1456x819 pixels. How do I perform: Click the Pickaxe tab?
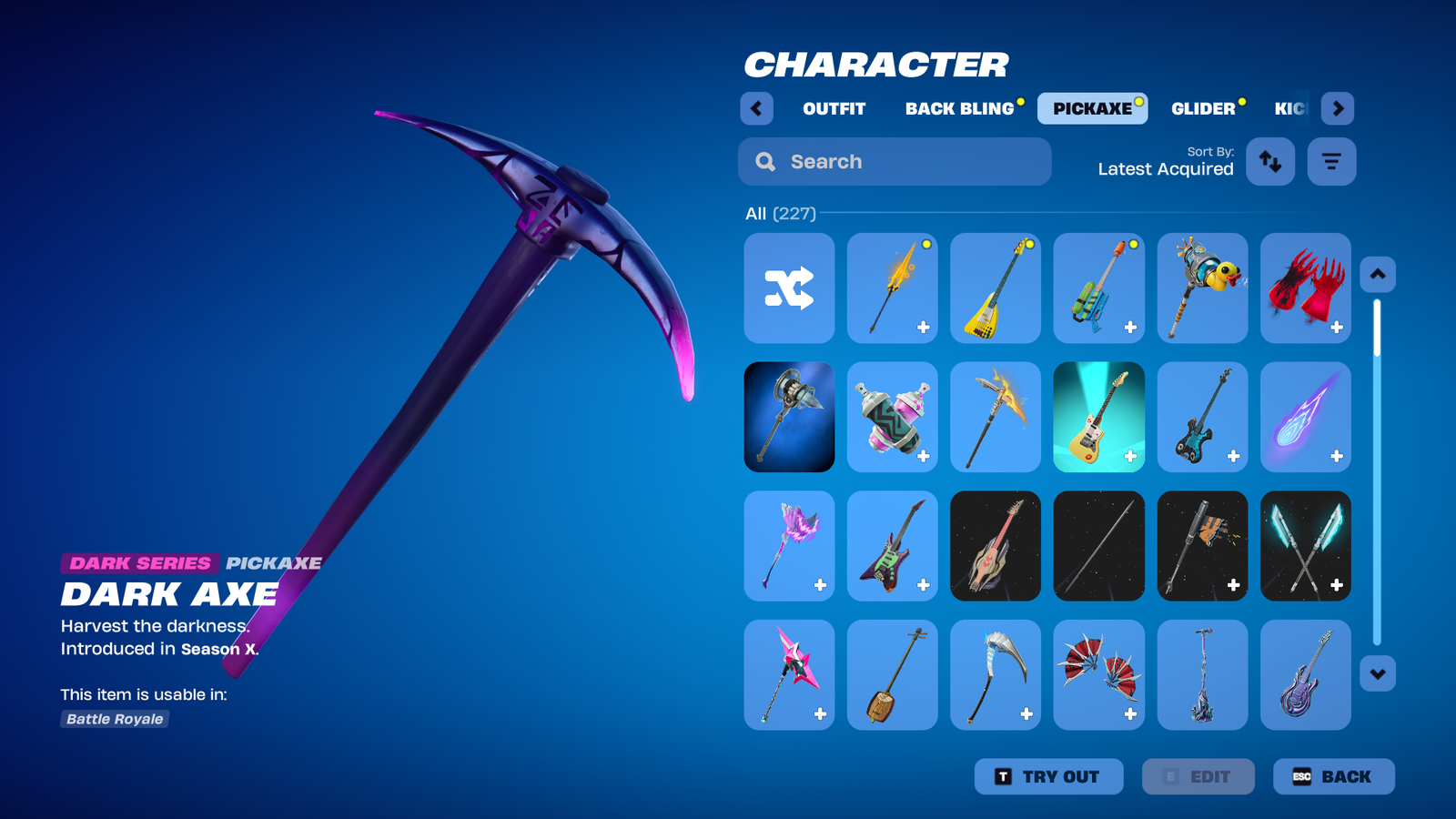[x=1092, y=108]
